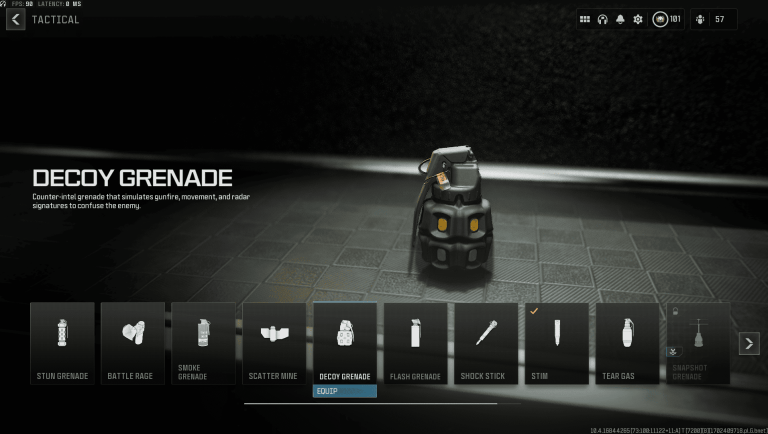The image size is (768, 434).
Task: Equip the Decoy Grenade
Action: pyautogui.click(x=345, y=391)
